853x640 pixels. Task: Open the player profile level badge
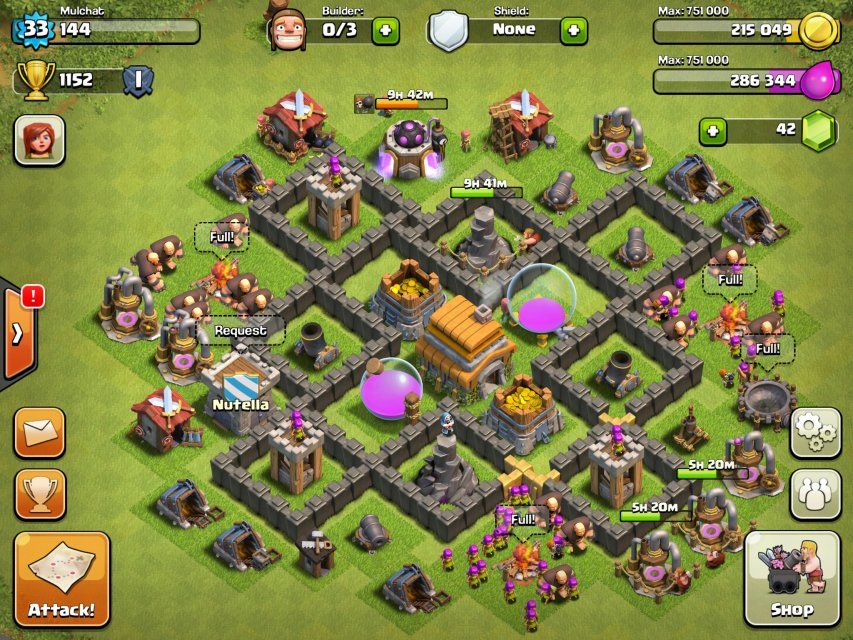coord(35,28)
